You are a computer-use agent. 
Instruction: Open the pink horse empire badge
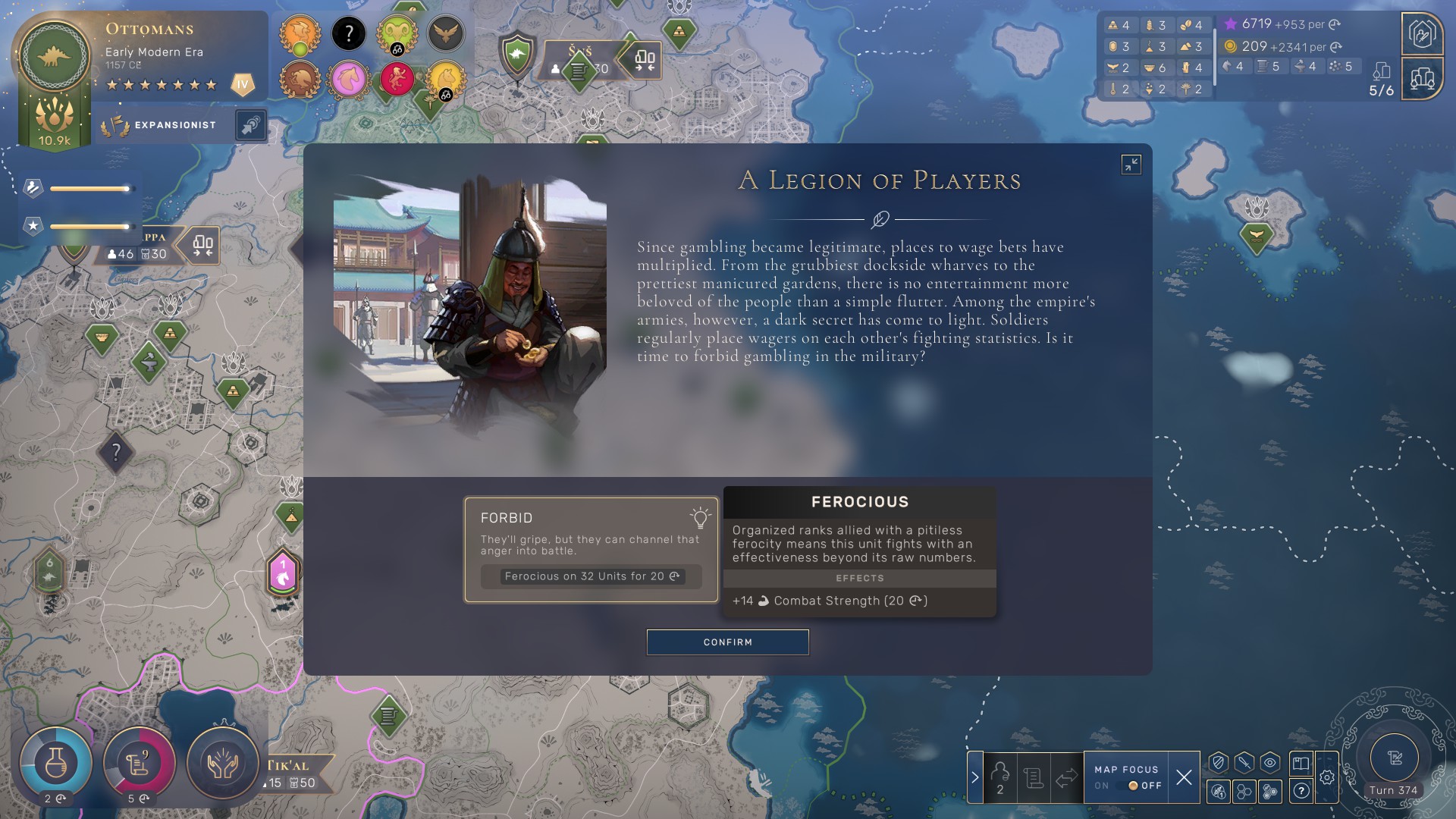coord(349,79)
